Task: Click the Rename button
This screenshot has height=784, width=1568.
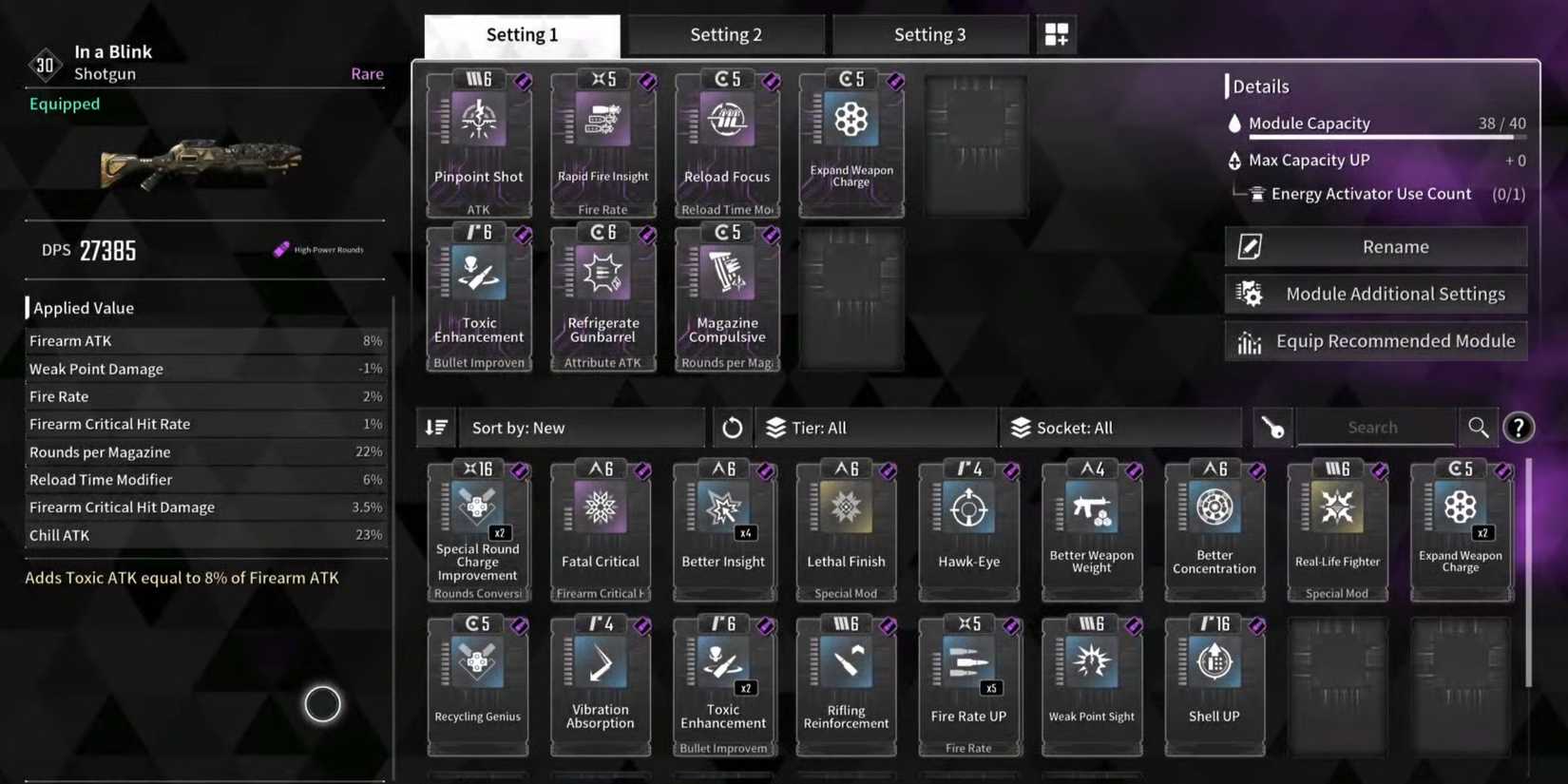Action: pos(1375,245)
